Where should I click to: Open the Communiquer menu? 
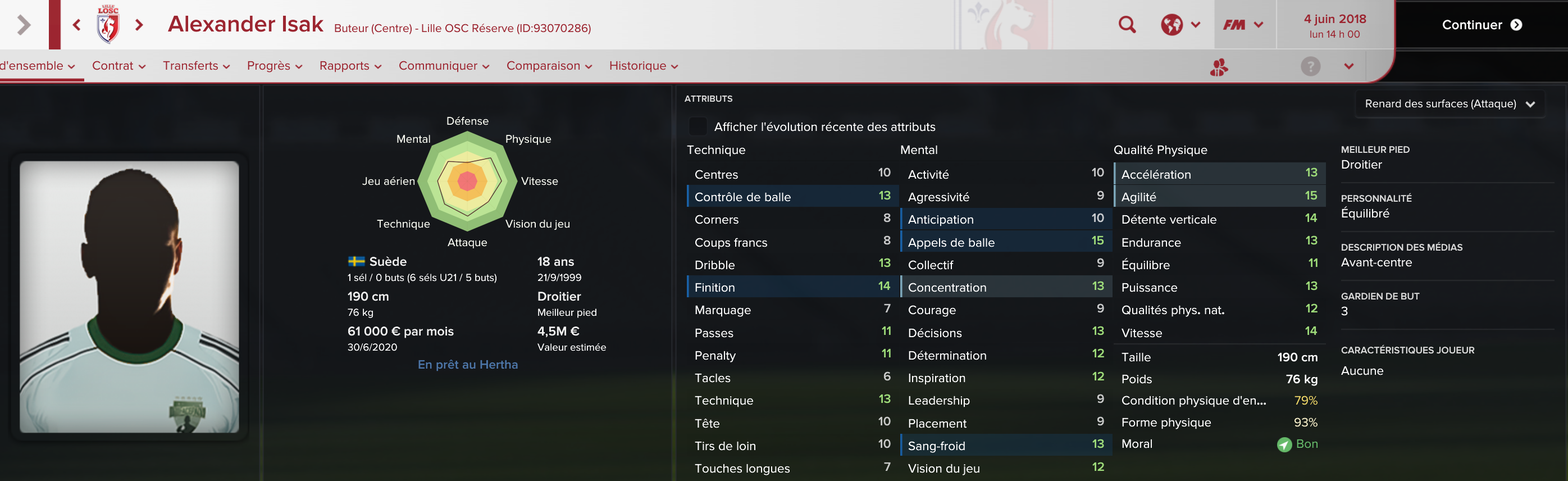(x=444, y=66)
